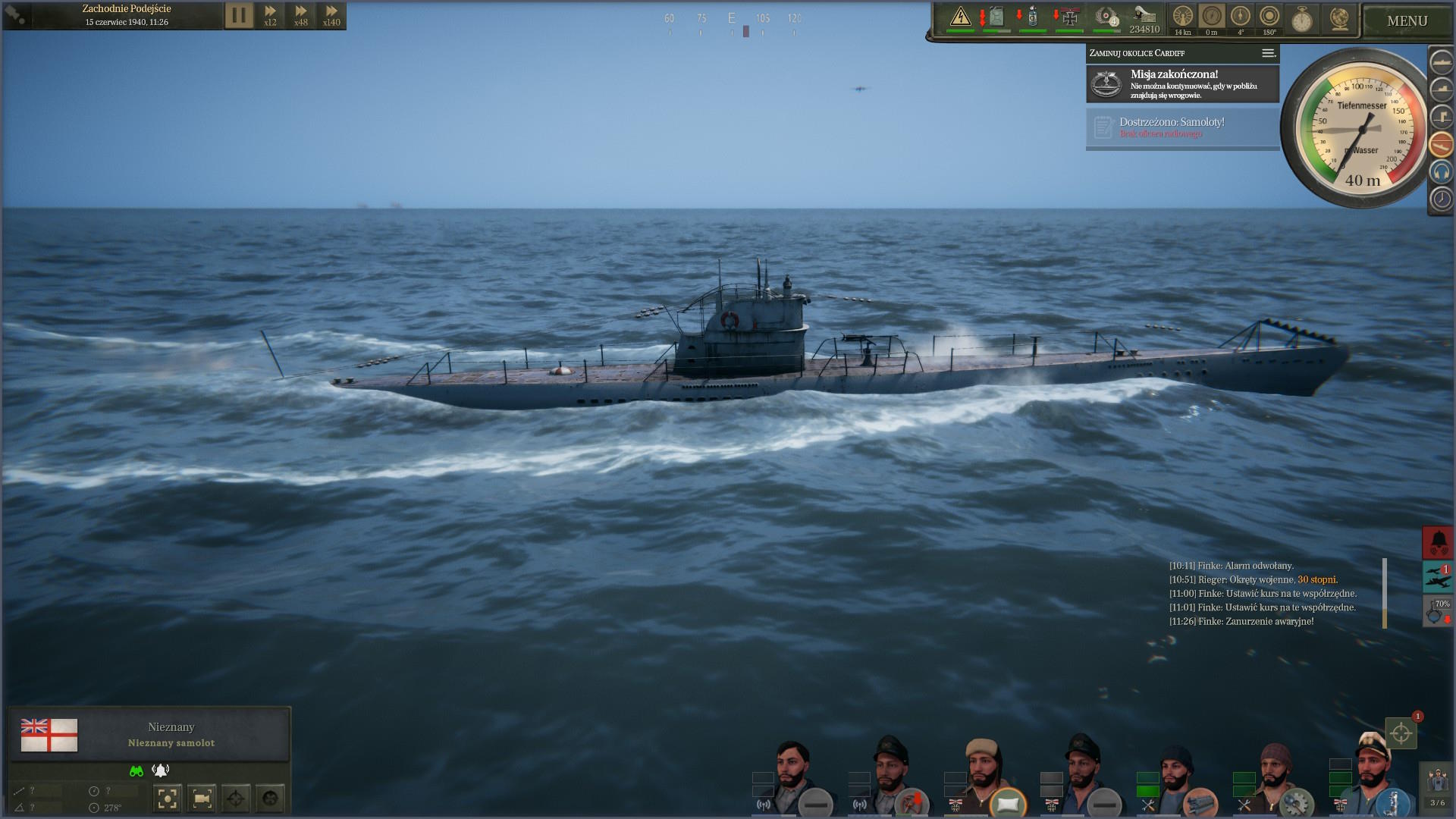Open the crew management panel showing 3/6
Image resolution: width=1456 pixels, height=819 pixels.
[1437, 786]
